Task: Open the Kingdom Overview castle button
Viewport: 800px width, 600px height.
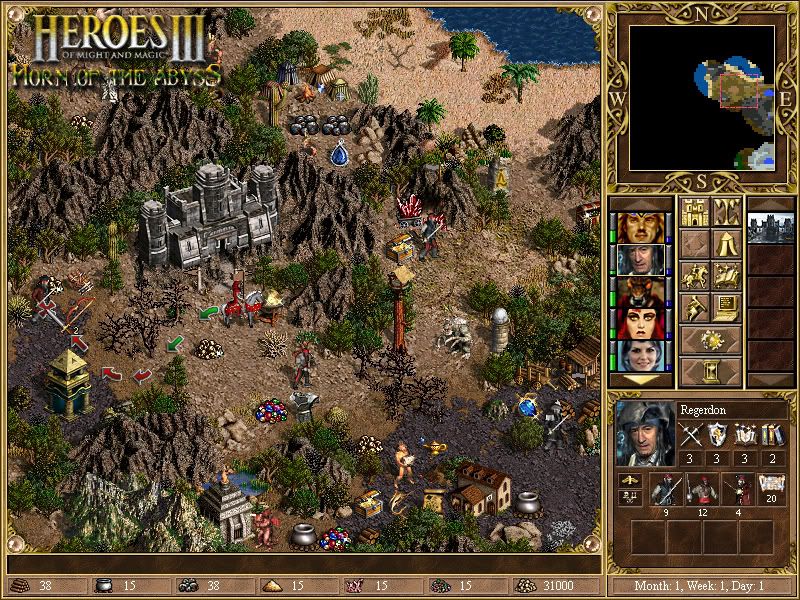Action: (694, 212)
